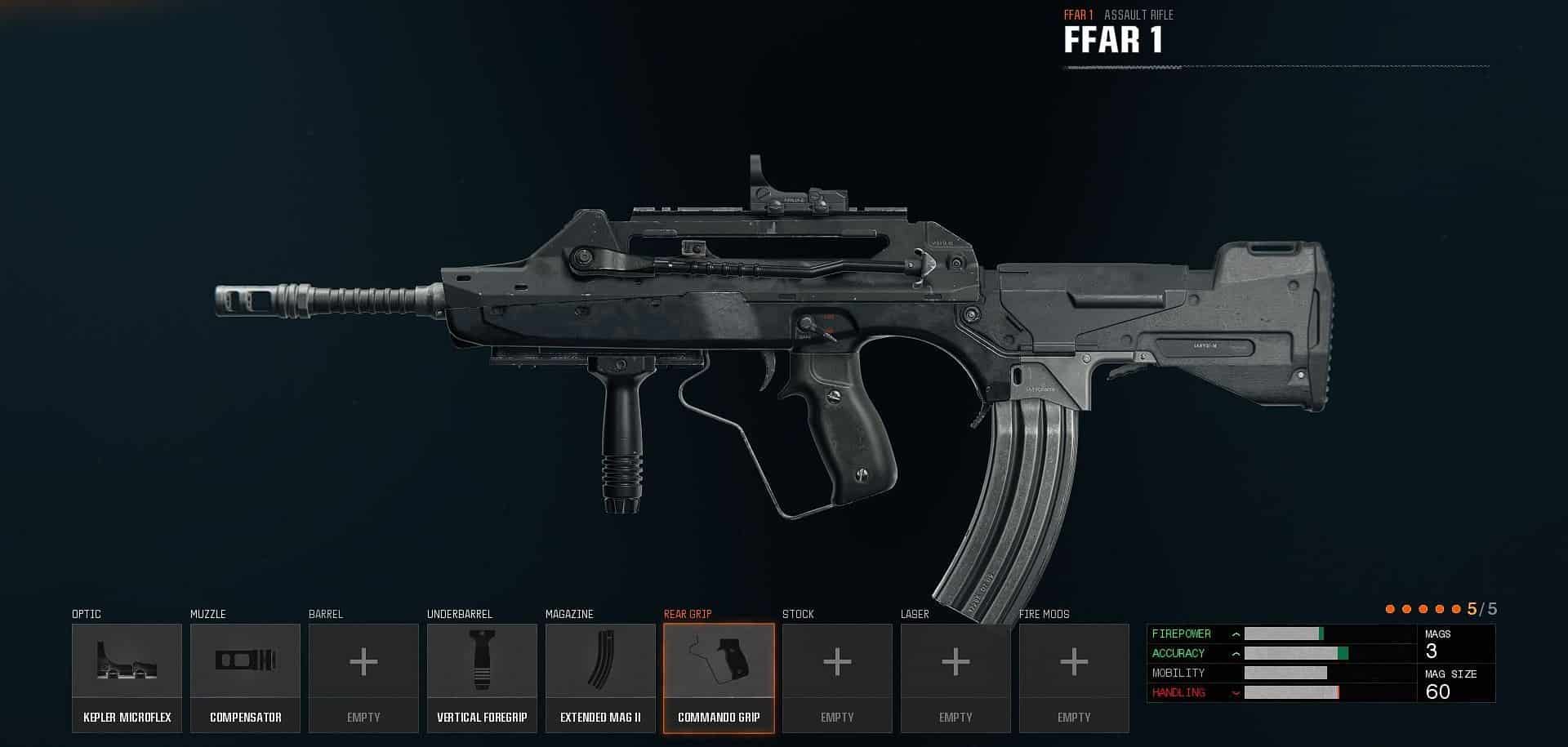Toggle the Laser attachment slot

click(955, 678)
